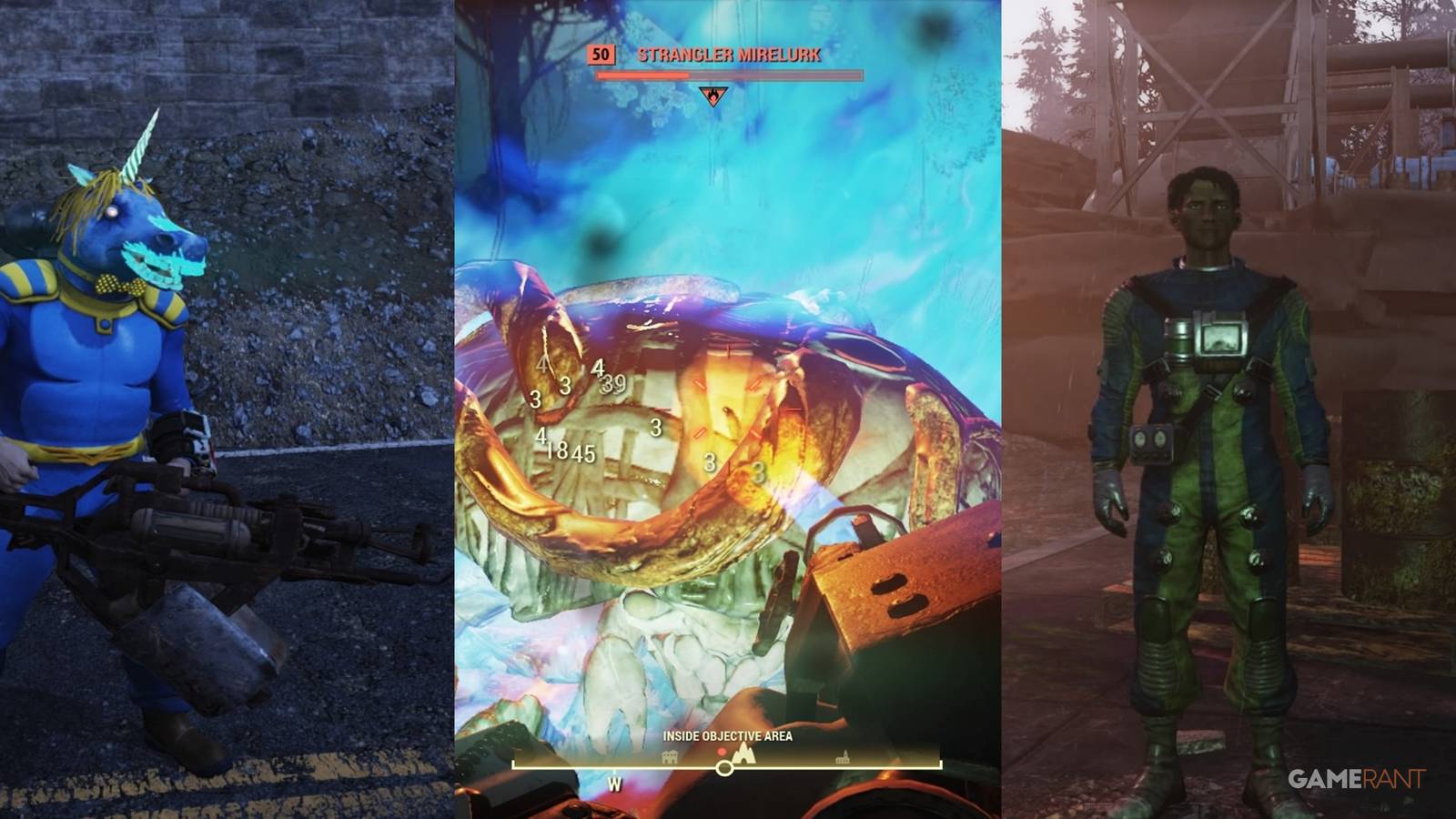
Task: Select the church marker on the compass right side
Action: click(x=843, y=756)
